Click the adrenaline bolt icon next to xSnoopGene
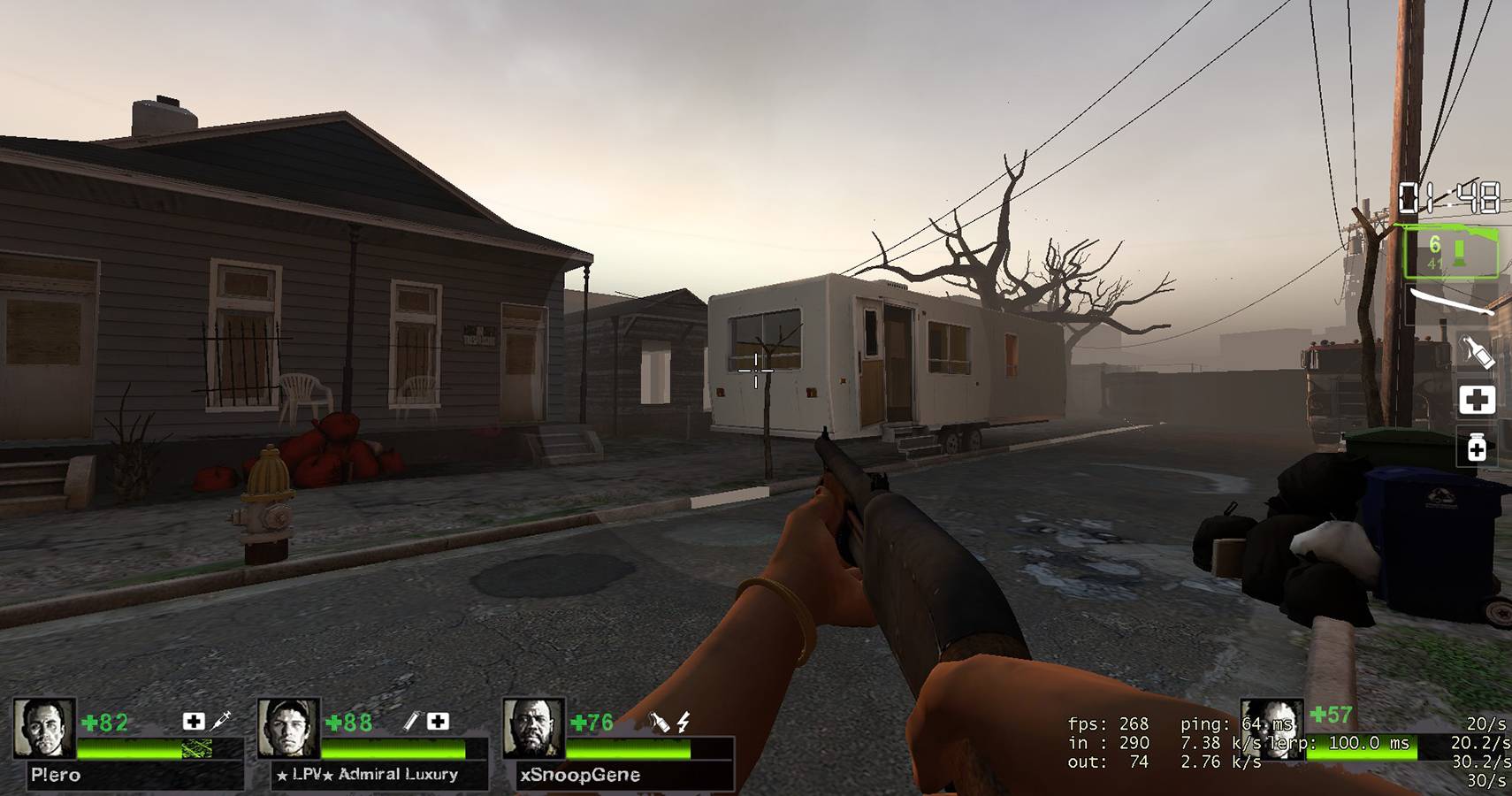1512x796 pixels. [683, 723]
